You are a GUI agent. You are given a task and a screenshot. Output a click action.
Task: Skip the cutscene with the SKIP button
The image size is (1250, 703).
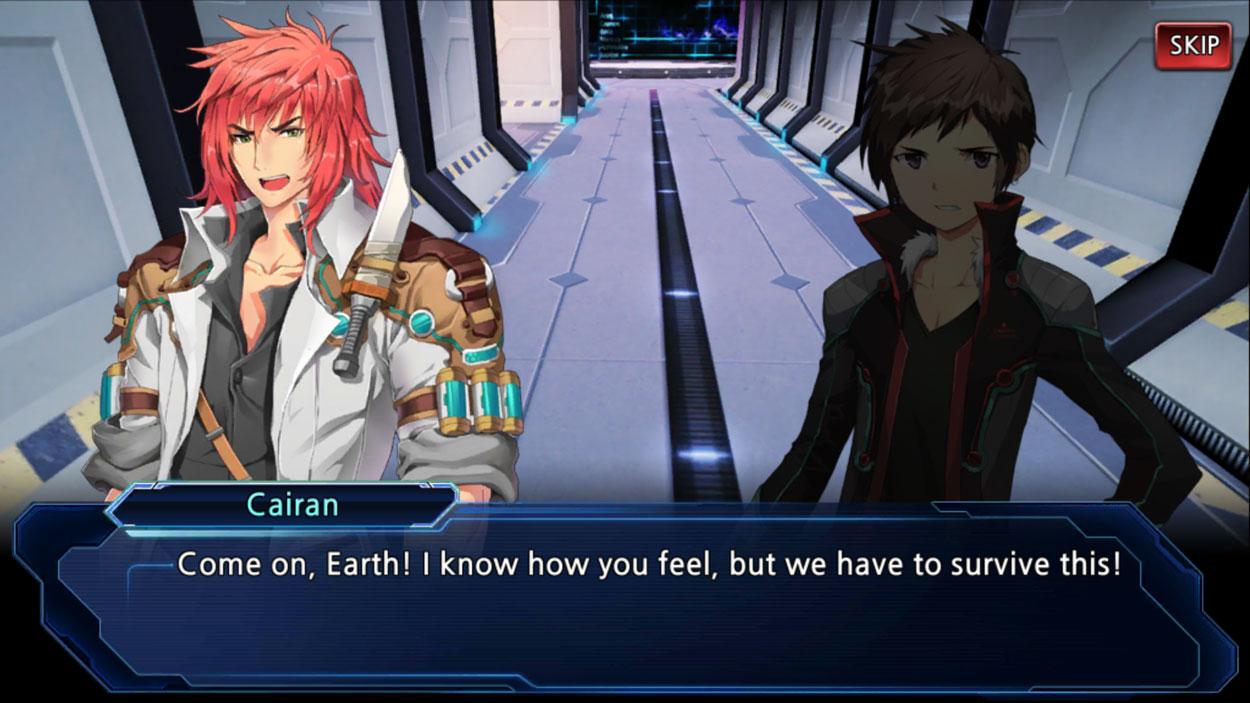[1193, 45]
